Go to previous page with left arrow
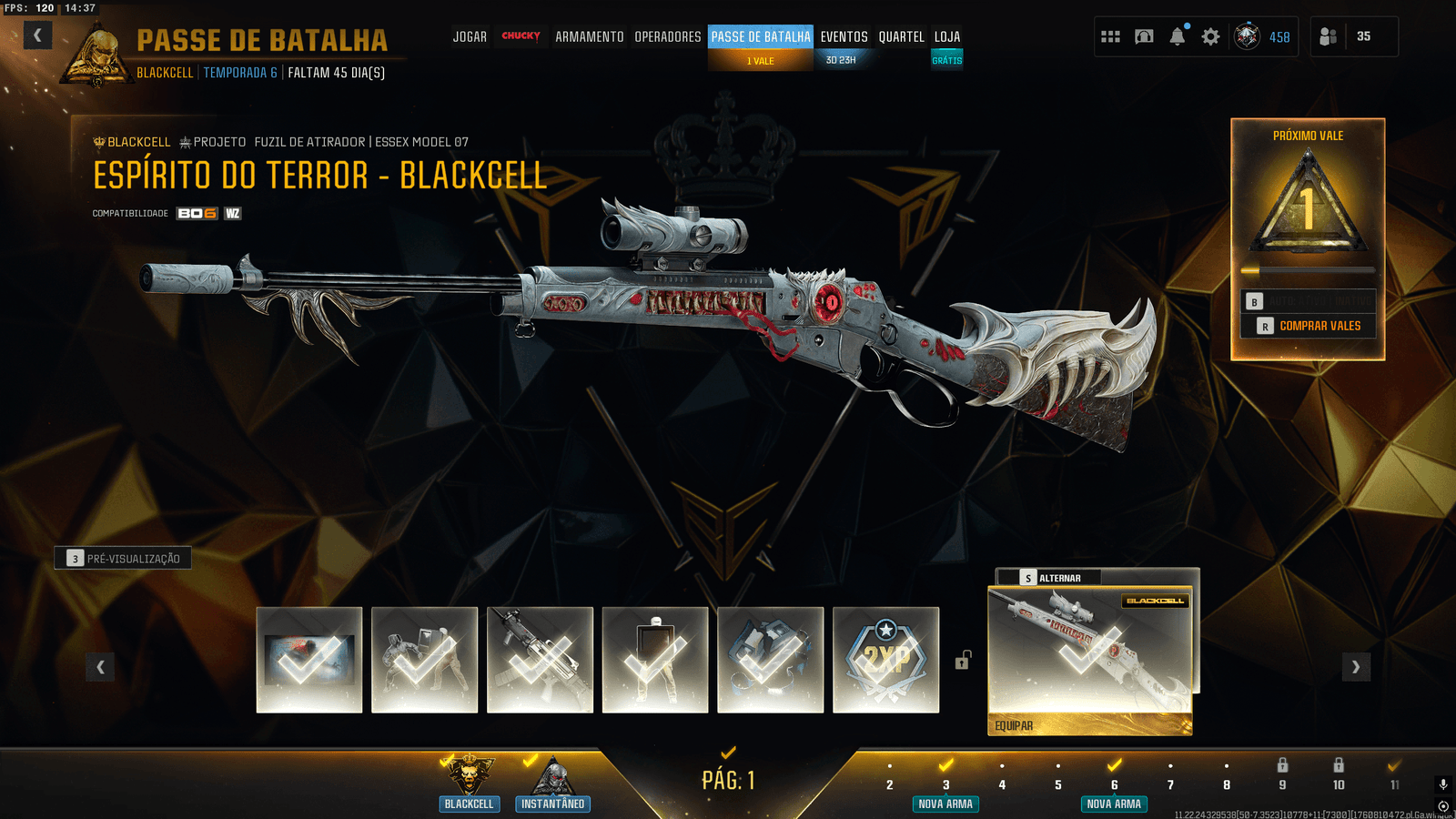This screenshot has width=1456, height=819. (100, 667)
